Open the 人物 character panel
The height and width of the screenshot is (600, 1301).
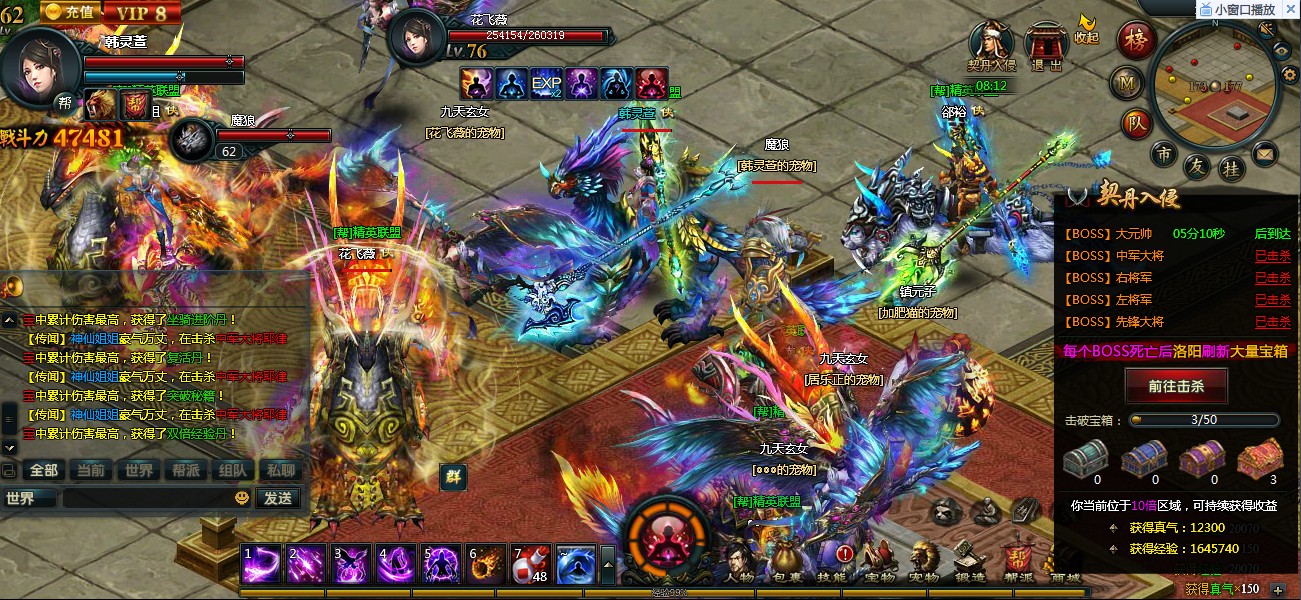coord(739,562)
